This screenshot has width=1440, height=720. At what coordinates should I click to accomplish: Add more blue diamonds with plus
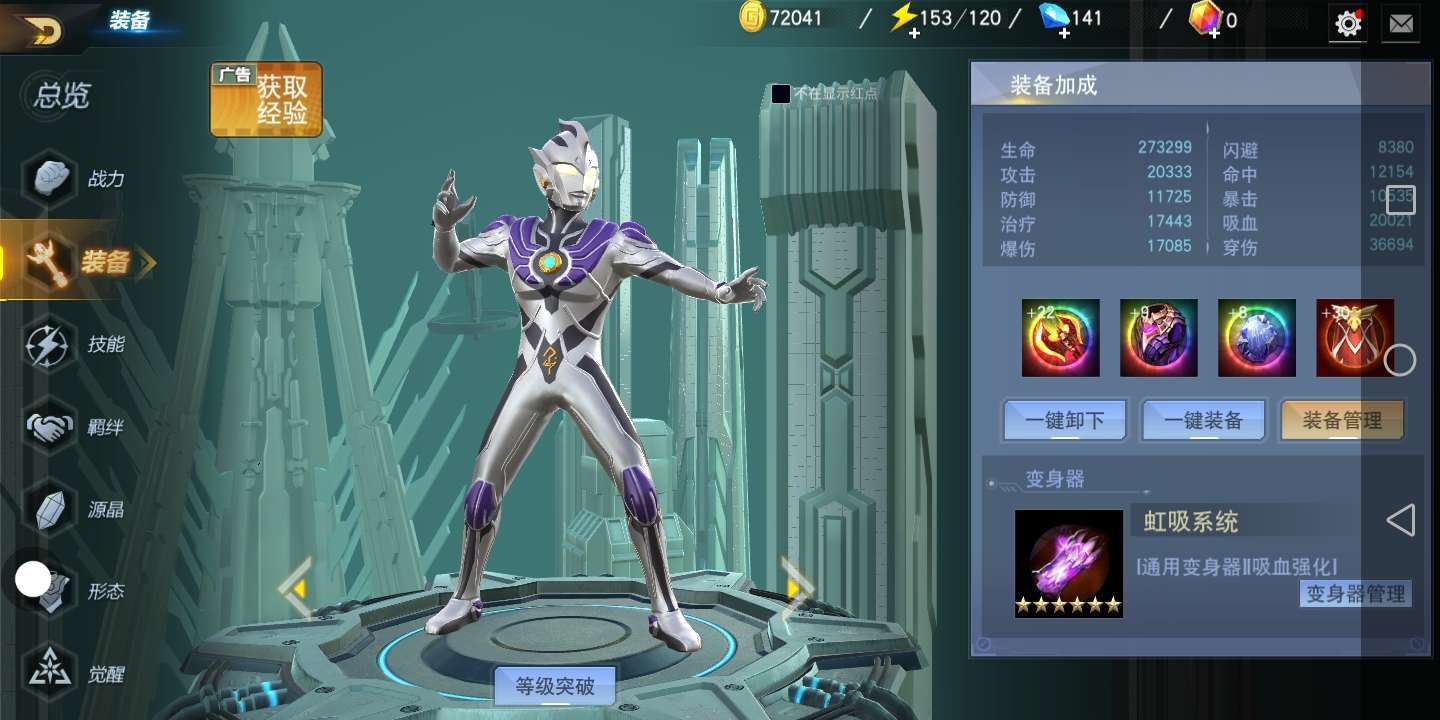tap(1064, 32)
